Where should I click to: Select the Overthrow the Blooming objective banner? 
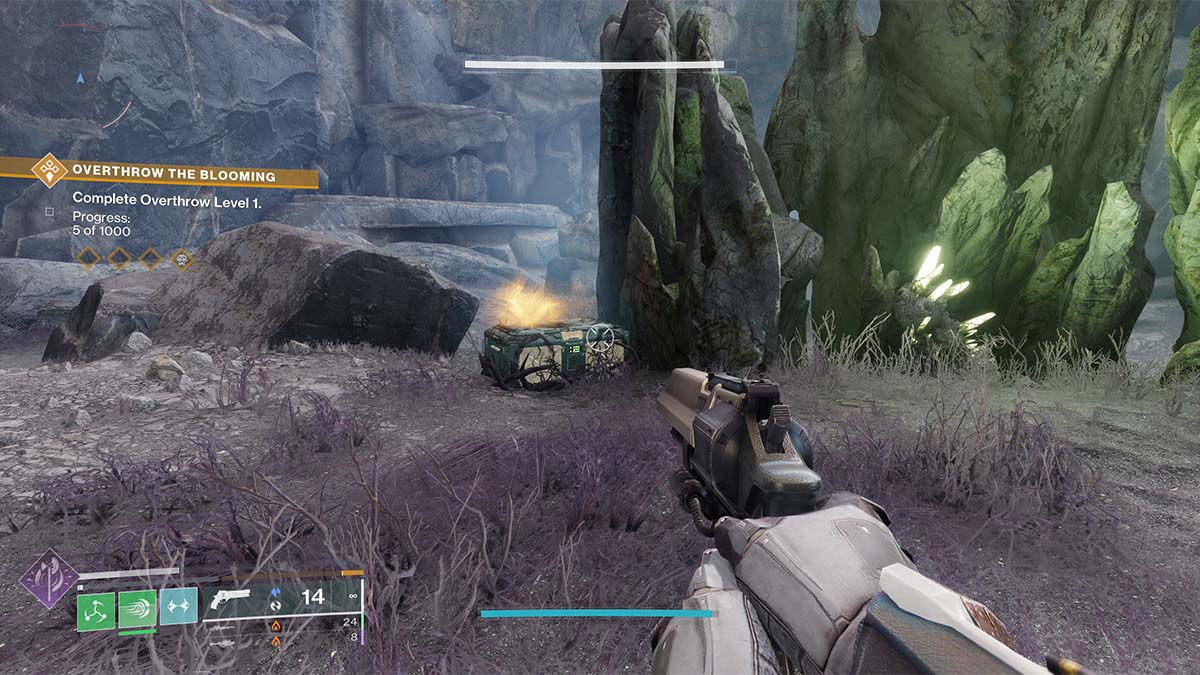(x=172, y=176)
